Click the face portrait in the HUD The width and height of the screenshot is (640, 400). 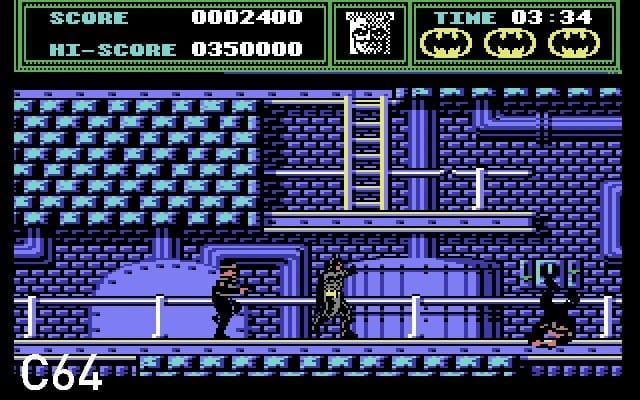369,34
